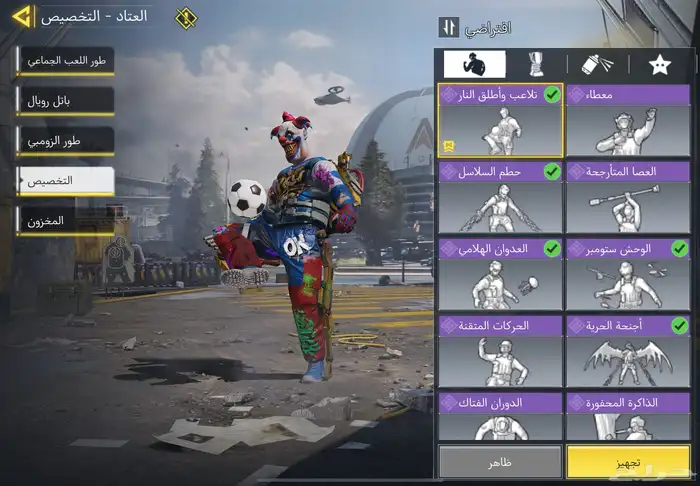The width and height of the screenshot is (700, 486).
Task: Choose the حطم السلاسل chain emote tile
Action: click(500, 198)
